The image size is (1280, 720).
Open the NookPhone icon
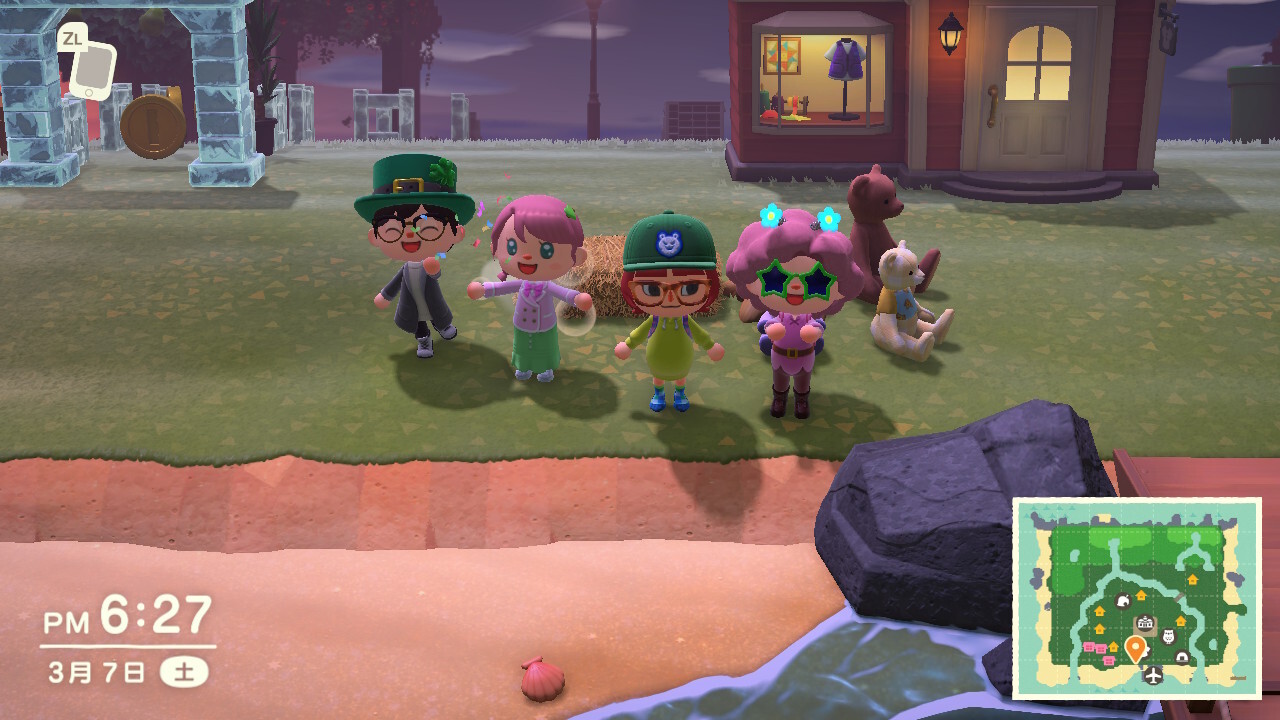click(x=93, y=70)
